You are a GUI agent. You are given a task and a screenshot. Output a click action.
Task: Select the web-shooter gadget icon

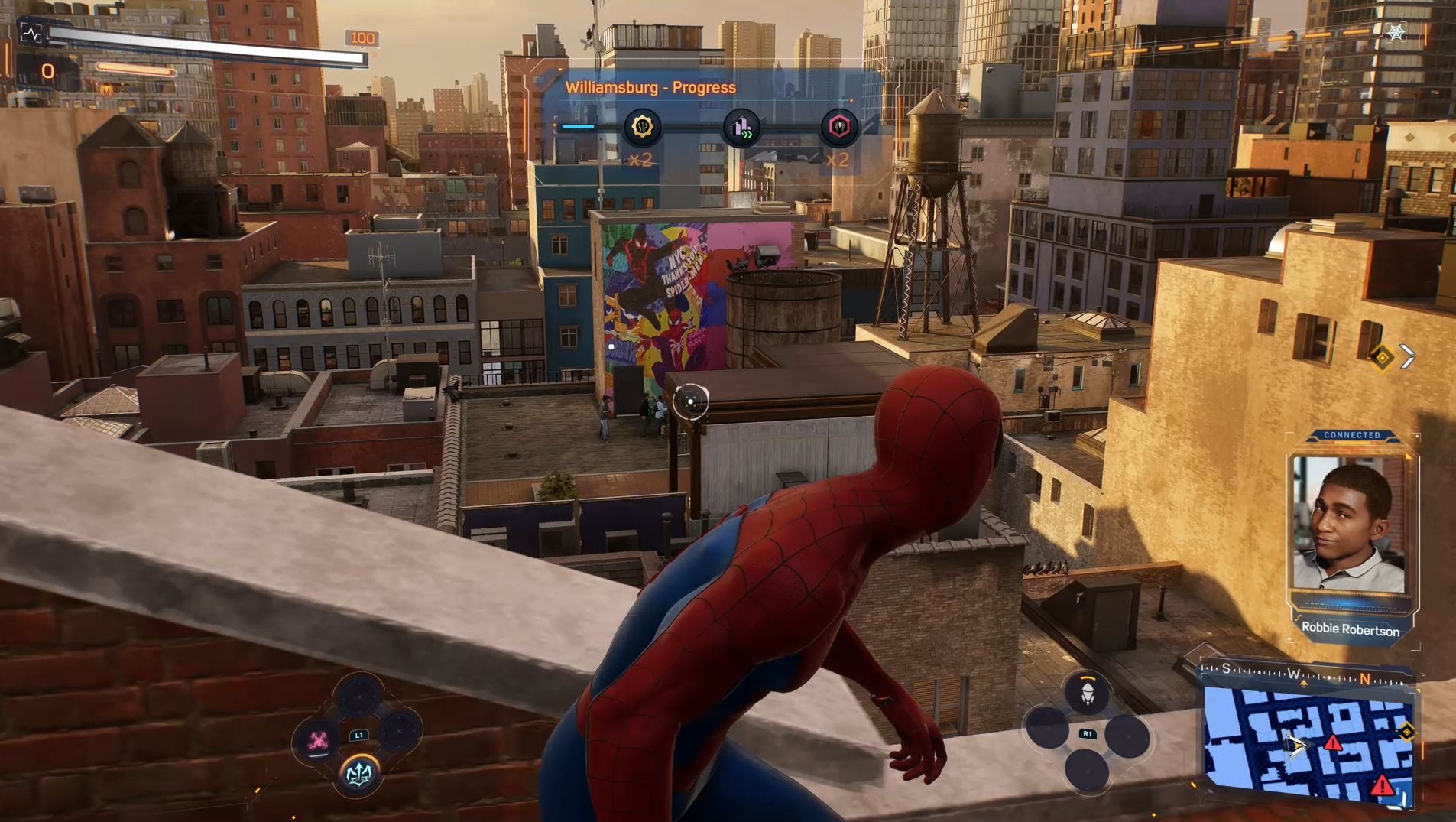click(1086, 693)
